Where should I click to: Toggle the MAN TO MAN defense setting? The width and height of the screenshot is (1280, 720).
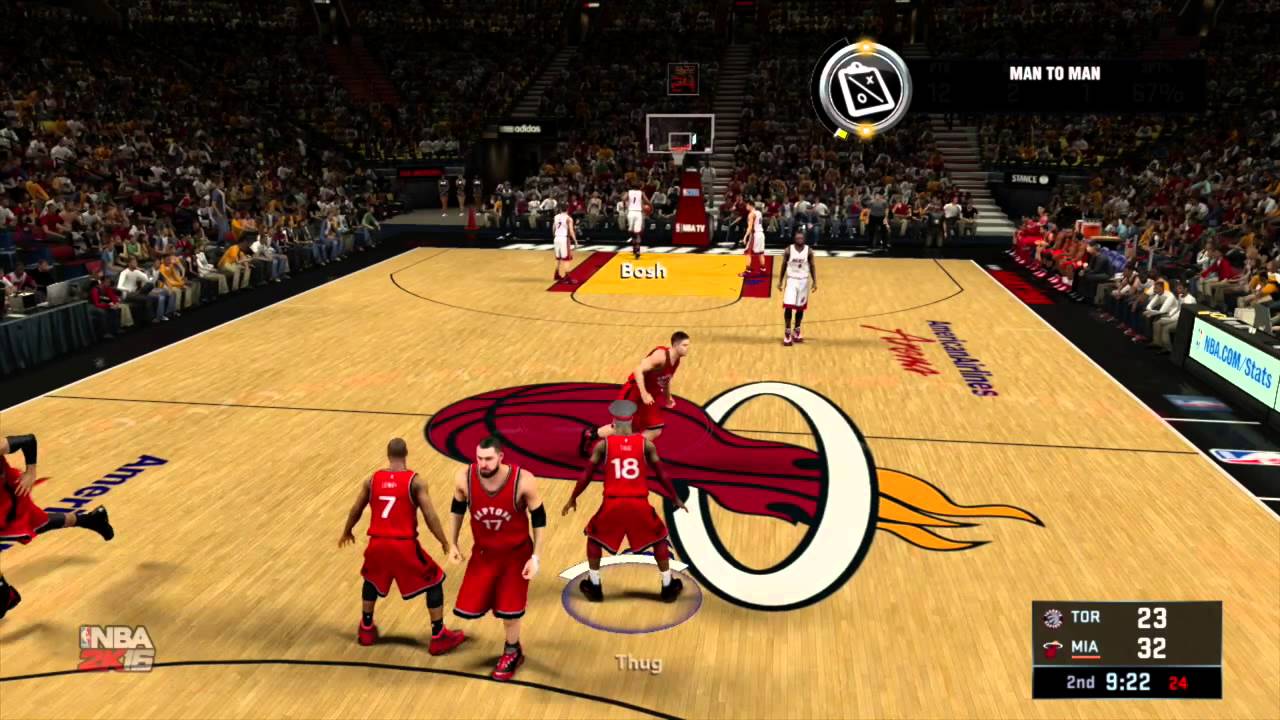click(x=1055, y=73)
